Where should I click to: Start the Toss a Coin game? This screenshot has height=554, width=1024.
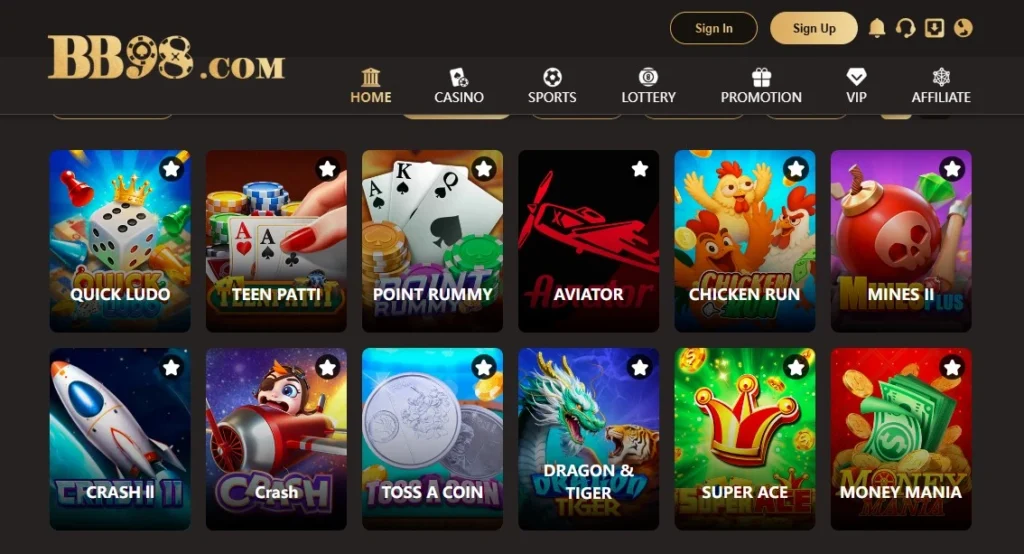[x=432, y=439]
